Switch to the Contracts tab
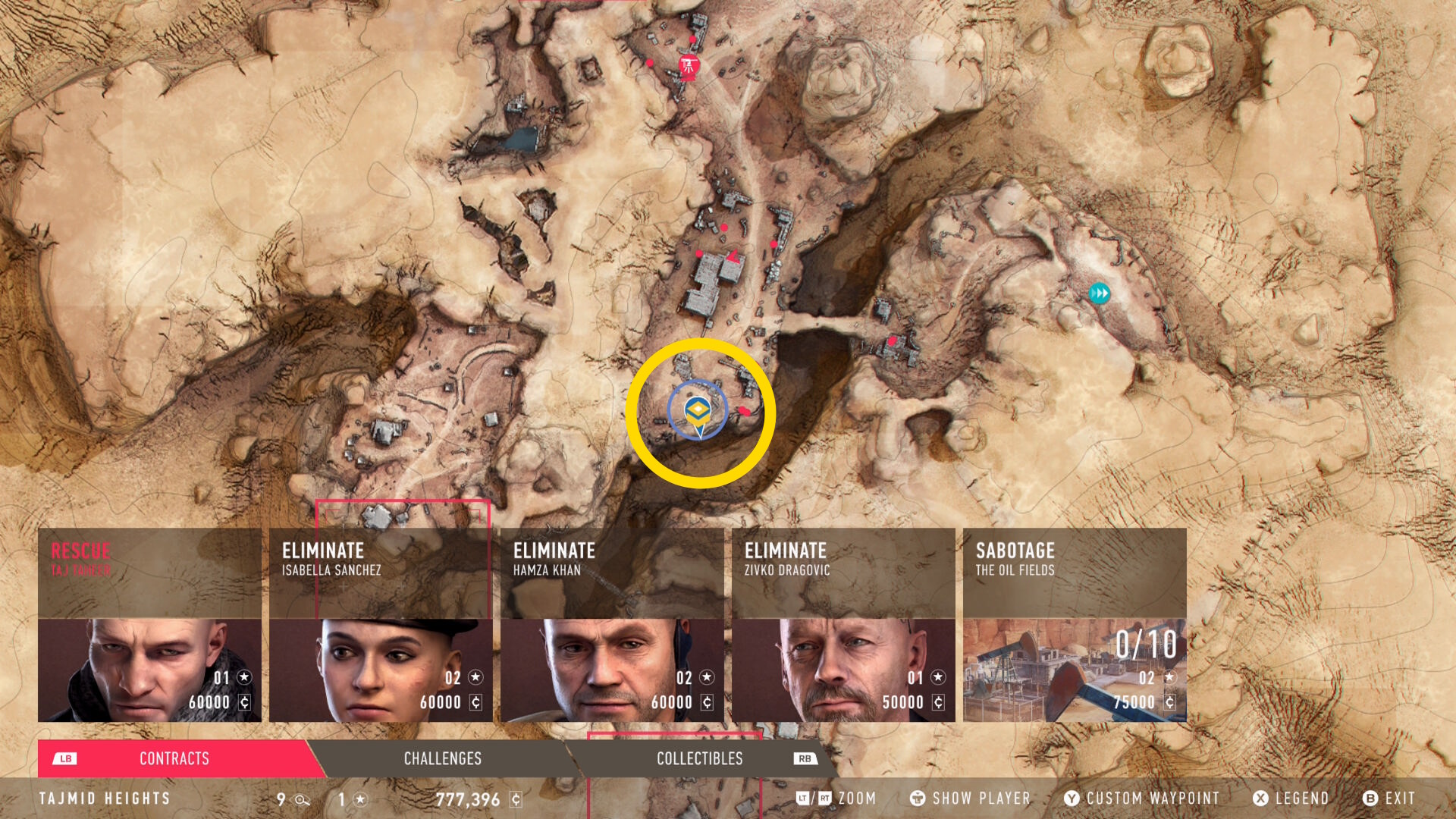The height and width of the screenshot is (819, 1456). 174,758
